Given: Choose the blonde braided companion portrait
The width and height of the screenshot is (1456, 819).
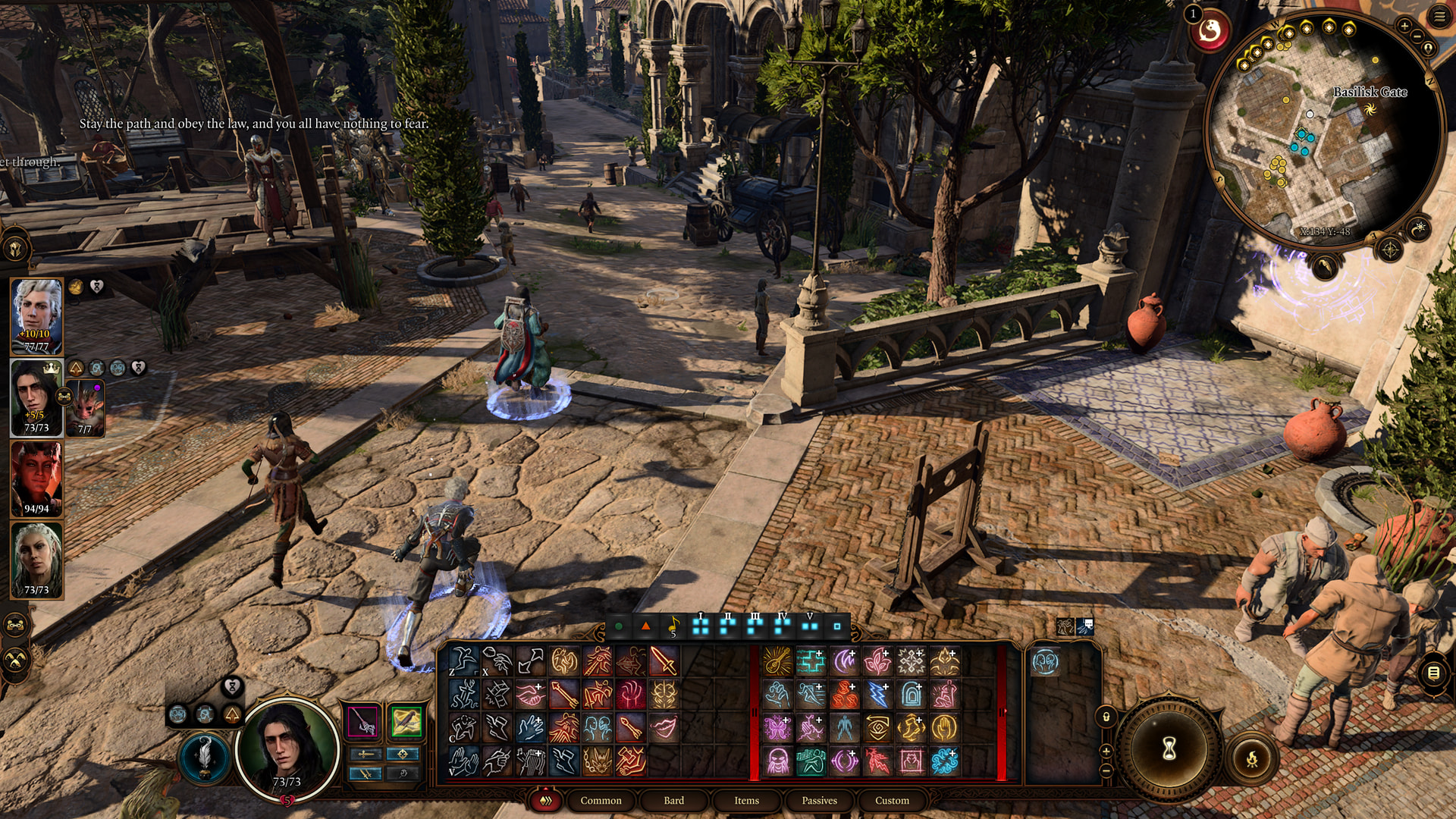Looking at the screenshot, I should click(x=36, y=560).
